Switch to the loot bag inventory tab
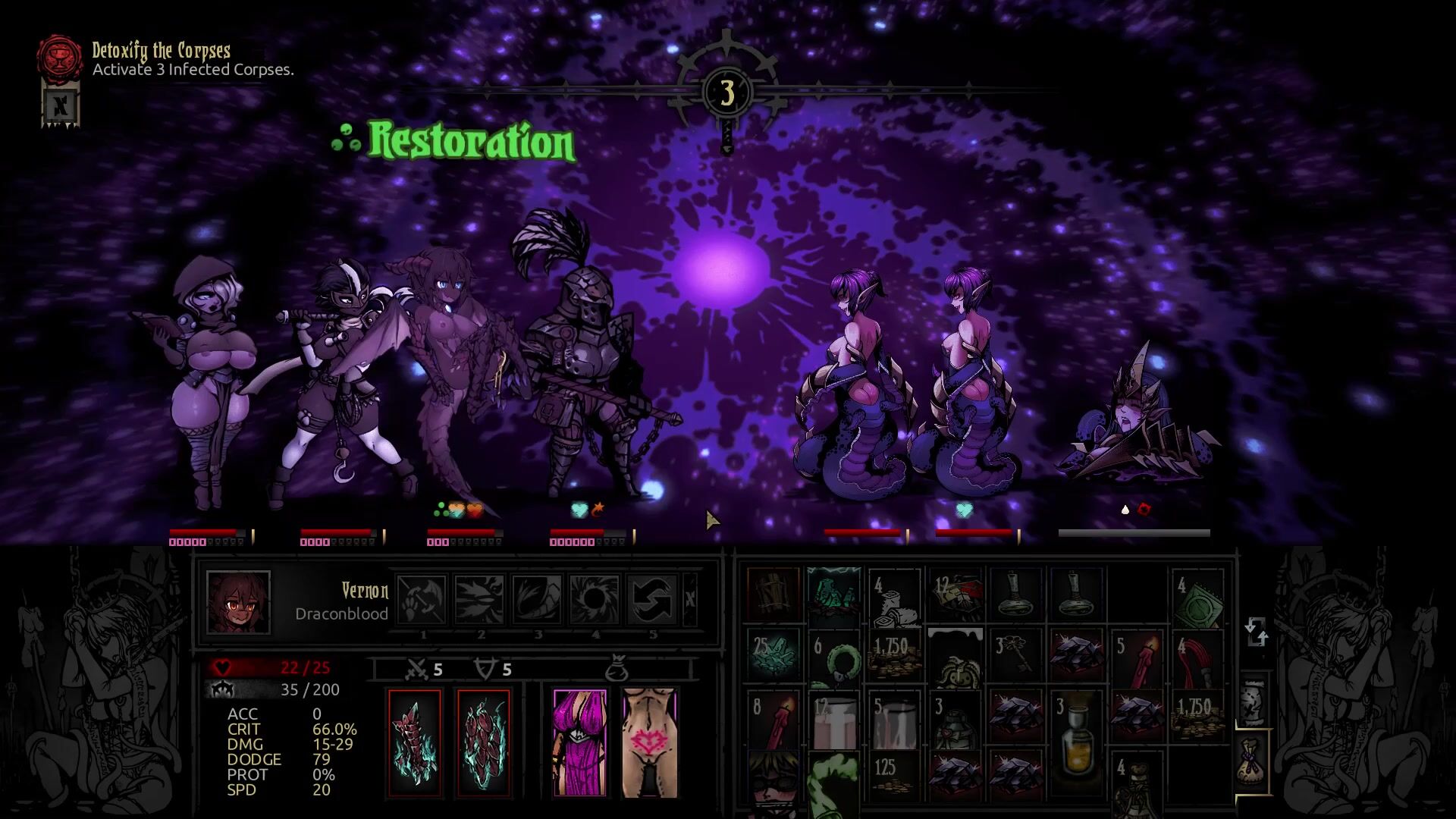The width and height of the screenshot is (1456, 819). pos(1254,762)
